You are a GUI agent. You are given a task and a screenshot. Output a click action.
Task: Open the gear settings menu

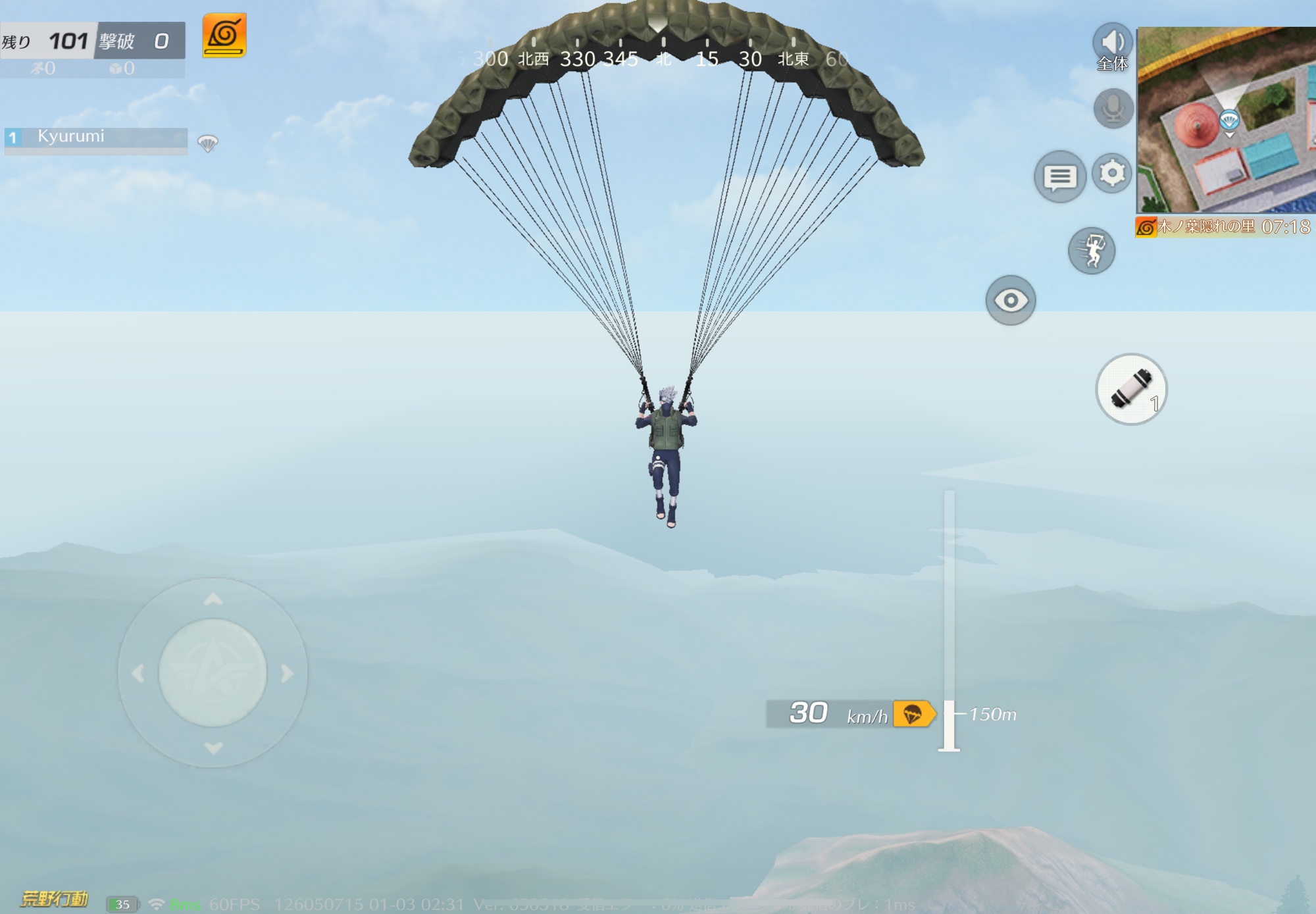[1112, 174]
